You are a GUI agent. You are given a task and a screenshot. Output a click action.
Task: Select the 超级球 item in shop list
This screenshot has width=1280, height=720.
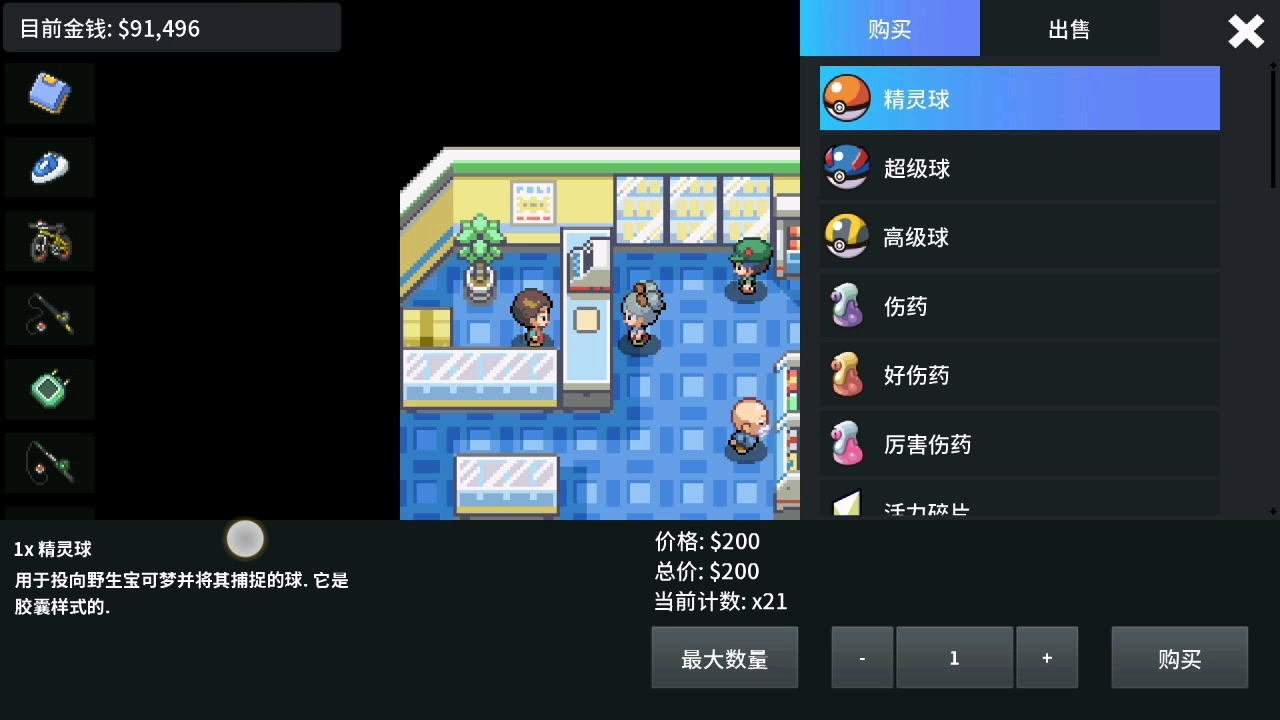coord(1019,167)
